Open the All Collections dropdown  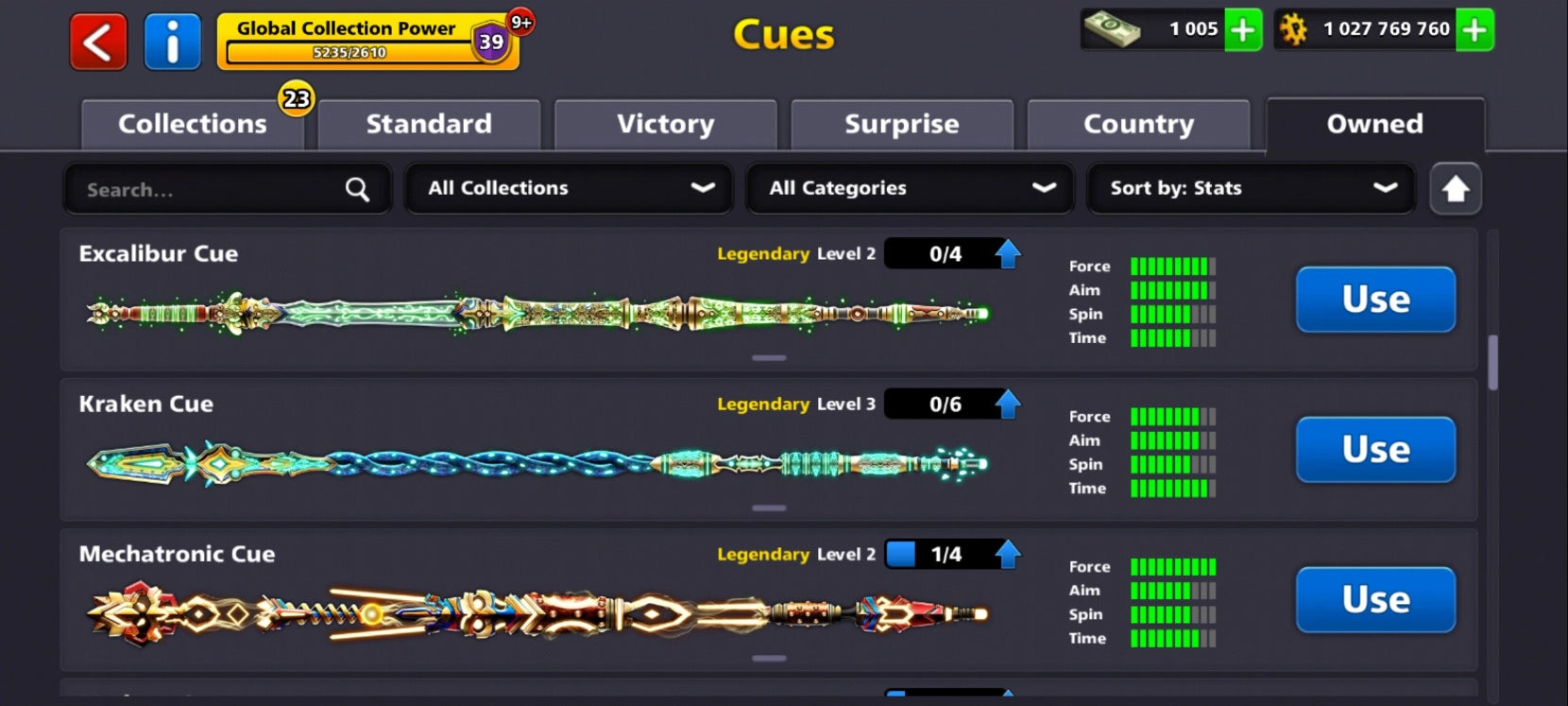(x=568, y=188)
